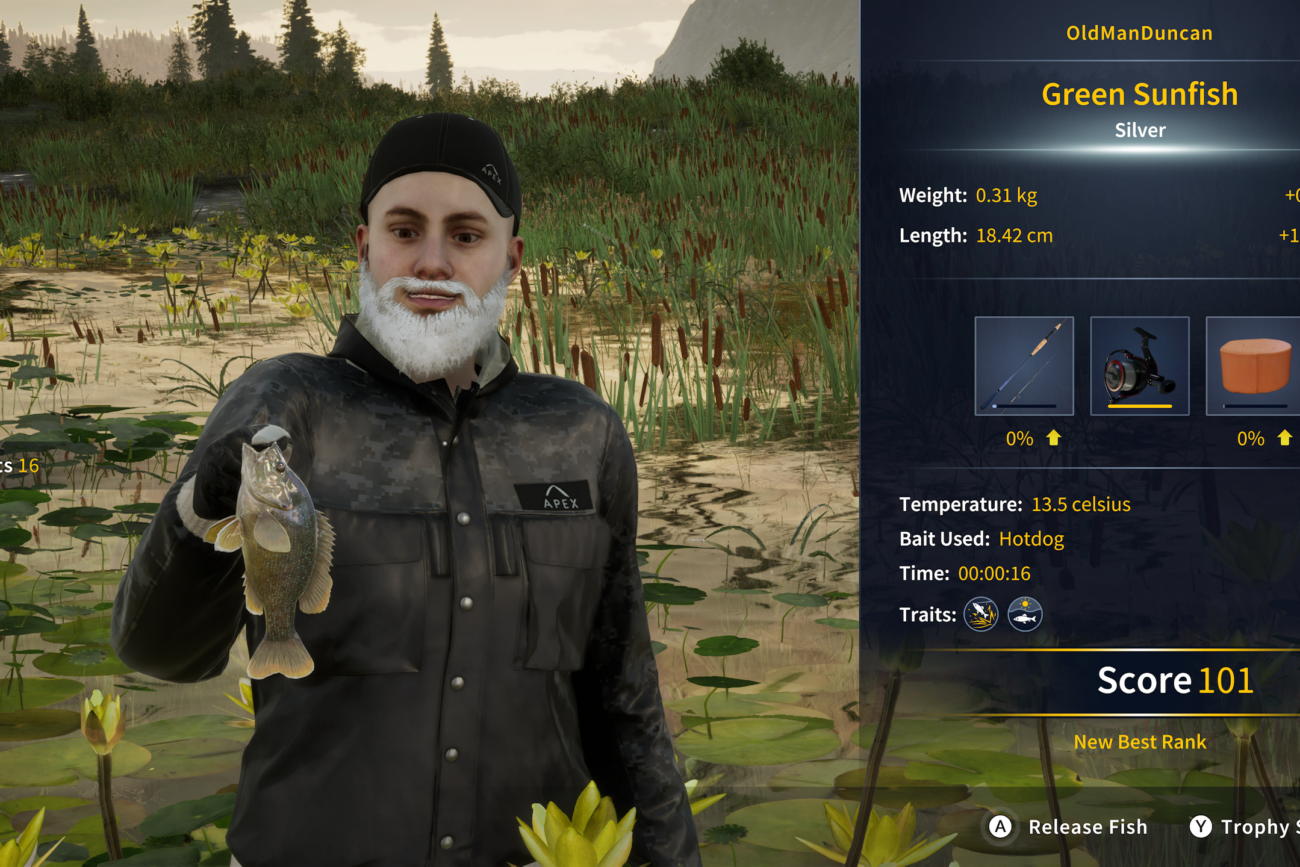Select the fishing rod equipment slot

(1024, 366)
